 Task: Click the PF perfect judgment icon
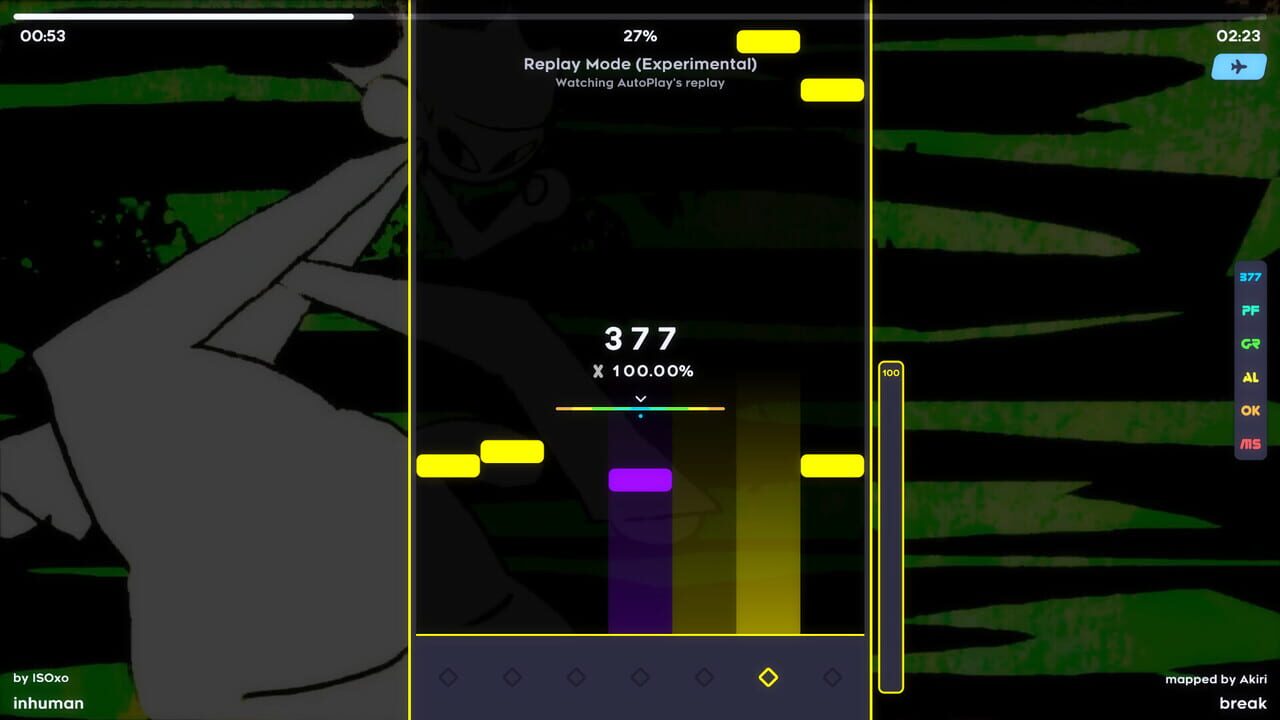point(1249,310)
